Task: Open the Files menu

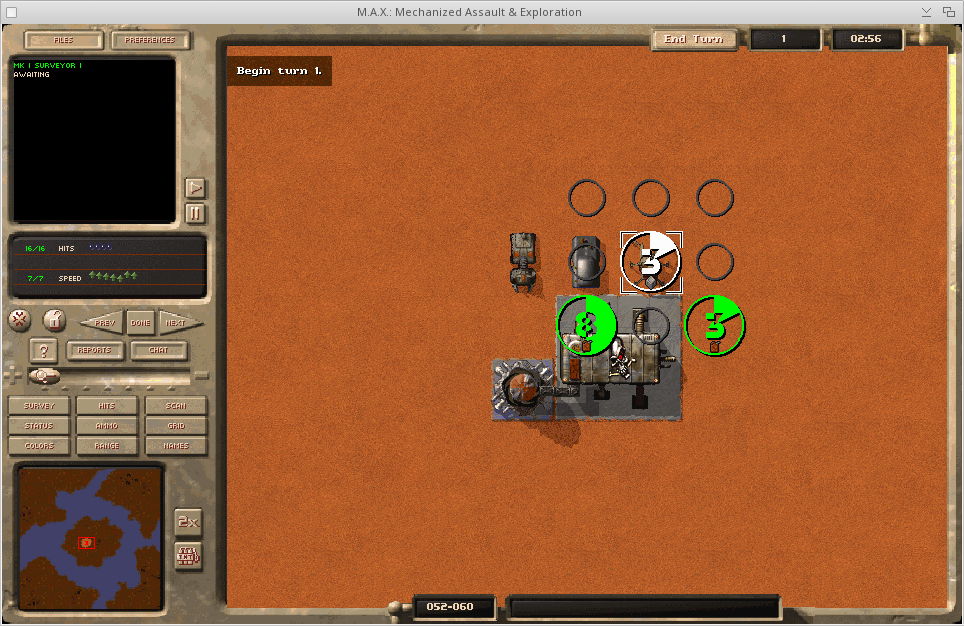Action: [63, 41]
